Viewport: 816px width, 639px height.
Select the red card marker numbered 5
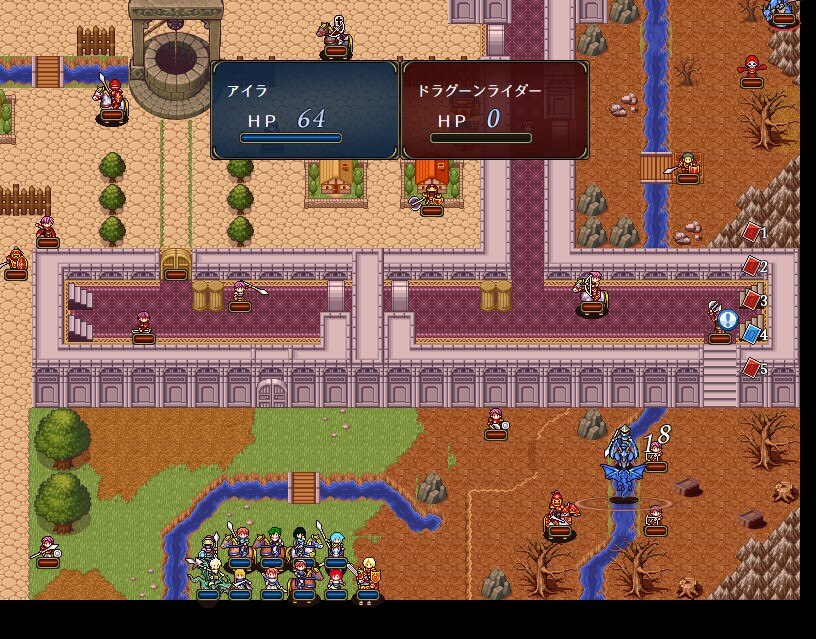click(x=751, y=368)
